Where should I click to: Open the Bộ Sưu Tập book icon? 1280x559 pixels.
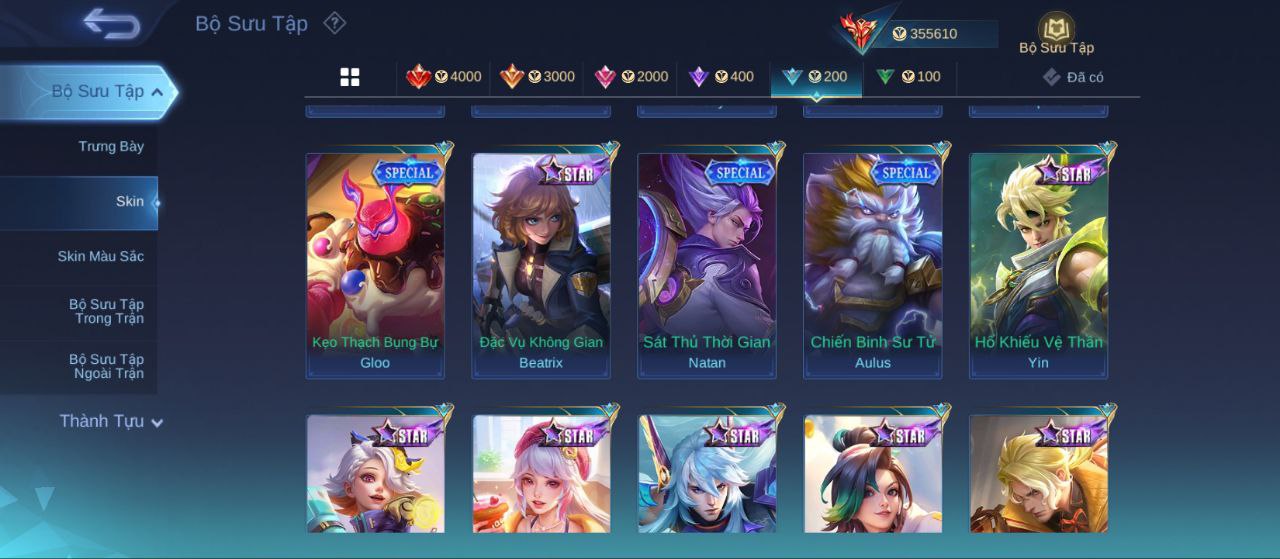tap(1056, 32)
